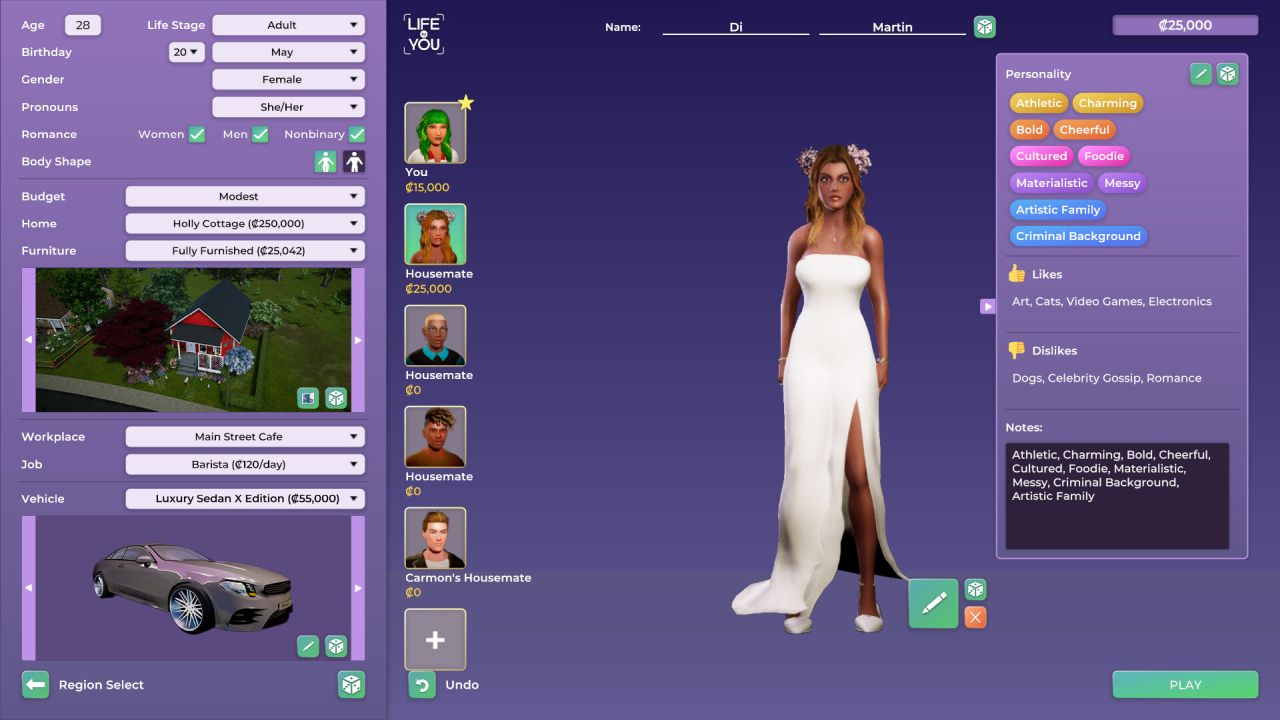Change the Budget from Modest via its dropdown
Screen dimensions: 1280x720
click(245, 196)
